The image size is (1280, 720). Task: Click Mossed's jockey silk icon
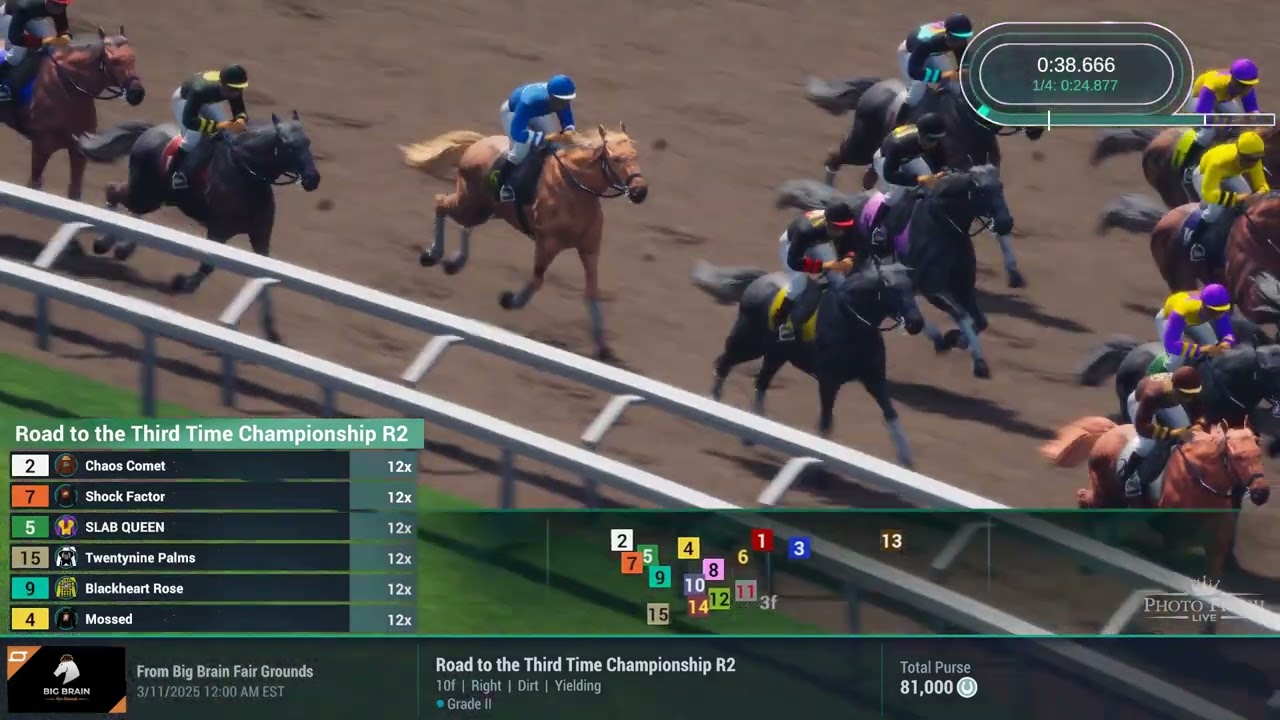tap(65, 619)
